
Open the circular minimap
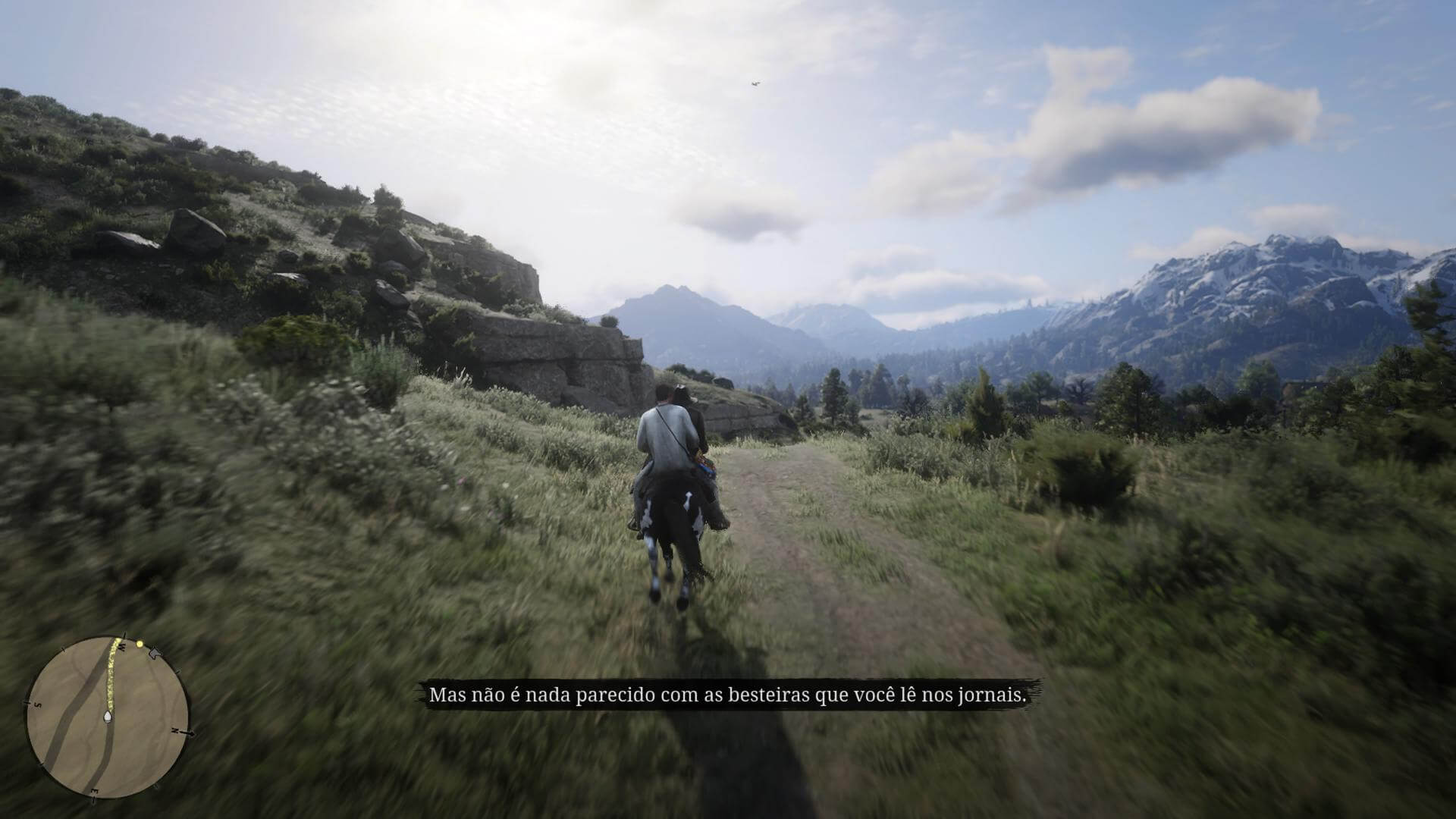pyautogui.click(x=108, y=717)
